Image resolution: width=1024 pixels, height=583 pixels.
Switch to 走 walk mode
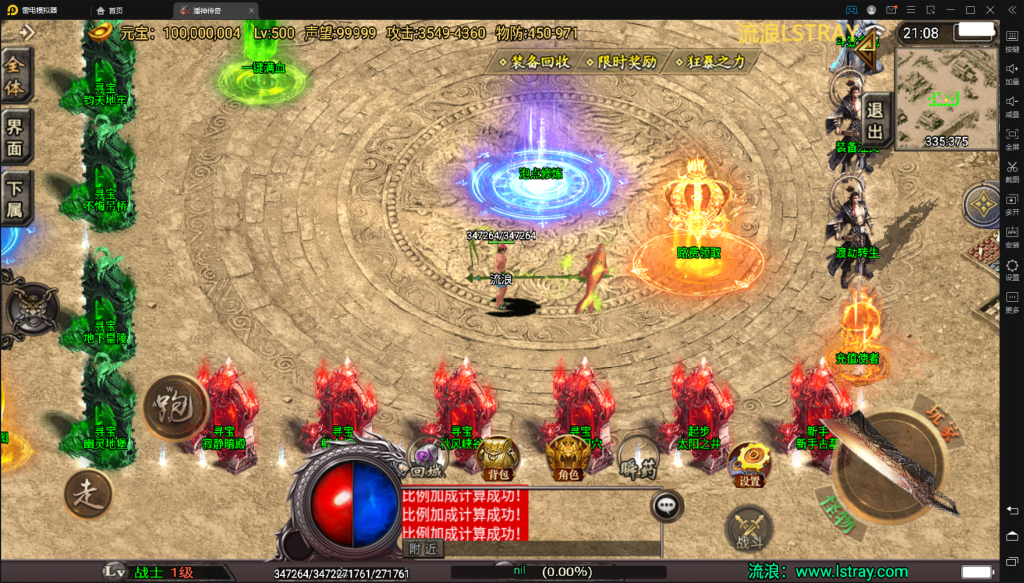[x=88, y=494]
